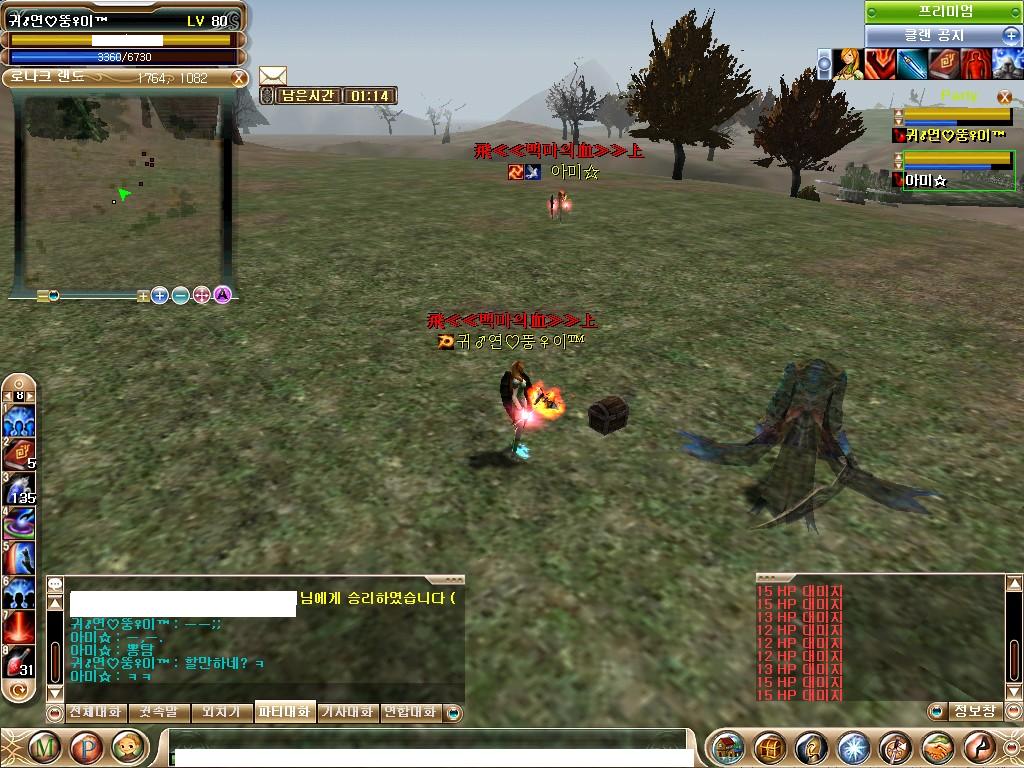Viewport: 1024px width, 768px height.
Task: Click the purple A button under minimap
Action: coord(223,295)
